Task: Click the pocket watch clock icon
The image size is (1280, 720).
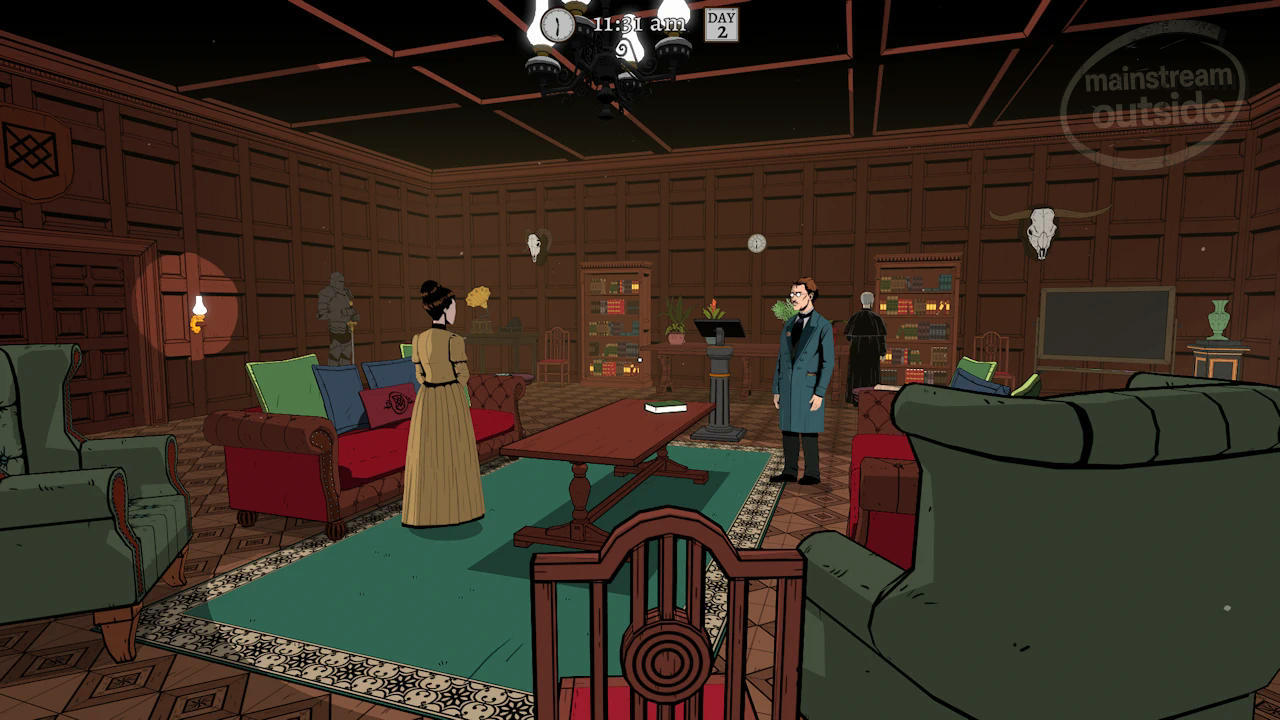Action: 557,24
